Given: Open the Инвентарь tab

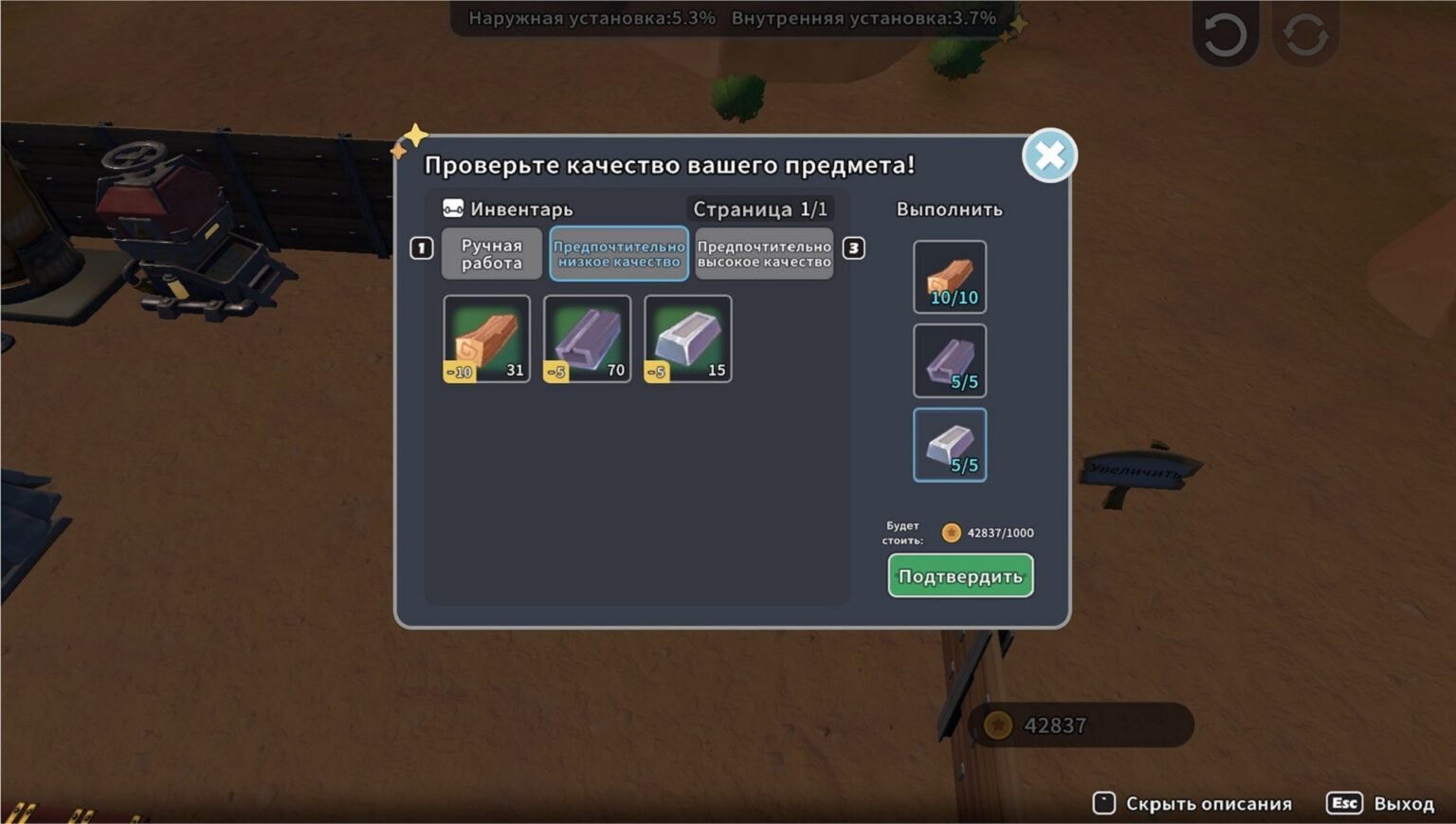Looking at the screenshot, I should (x=520, y=209).
